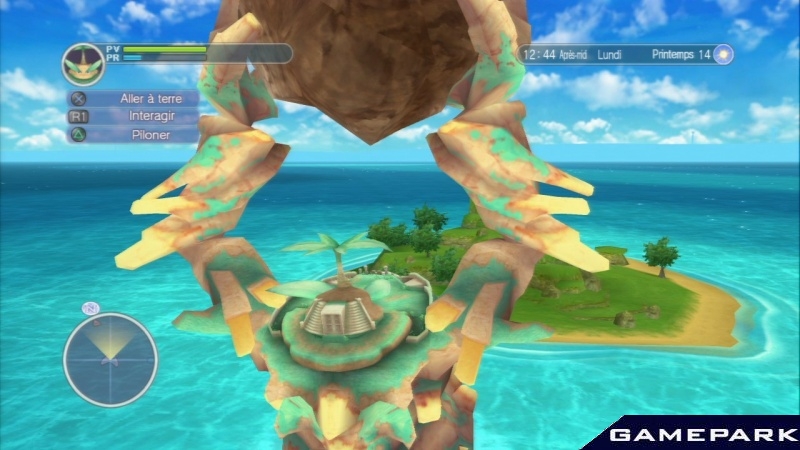Click the weather icon beside the date
800x450 pixels.
pos(722,55)
